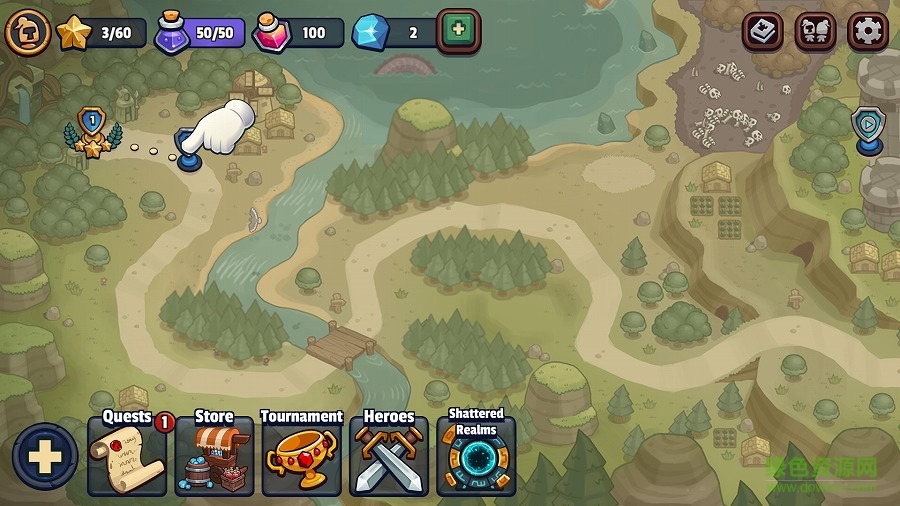Screen dimensions: 900x506
Task: Open settings with the gear icon
Action: click(x=867, y=32)
